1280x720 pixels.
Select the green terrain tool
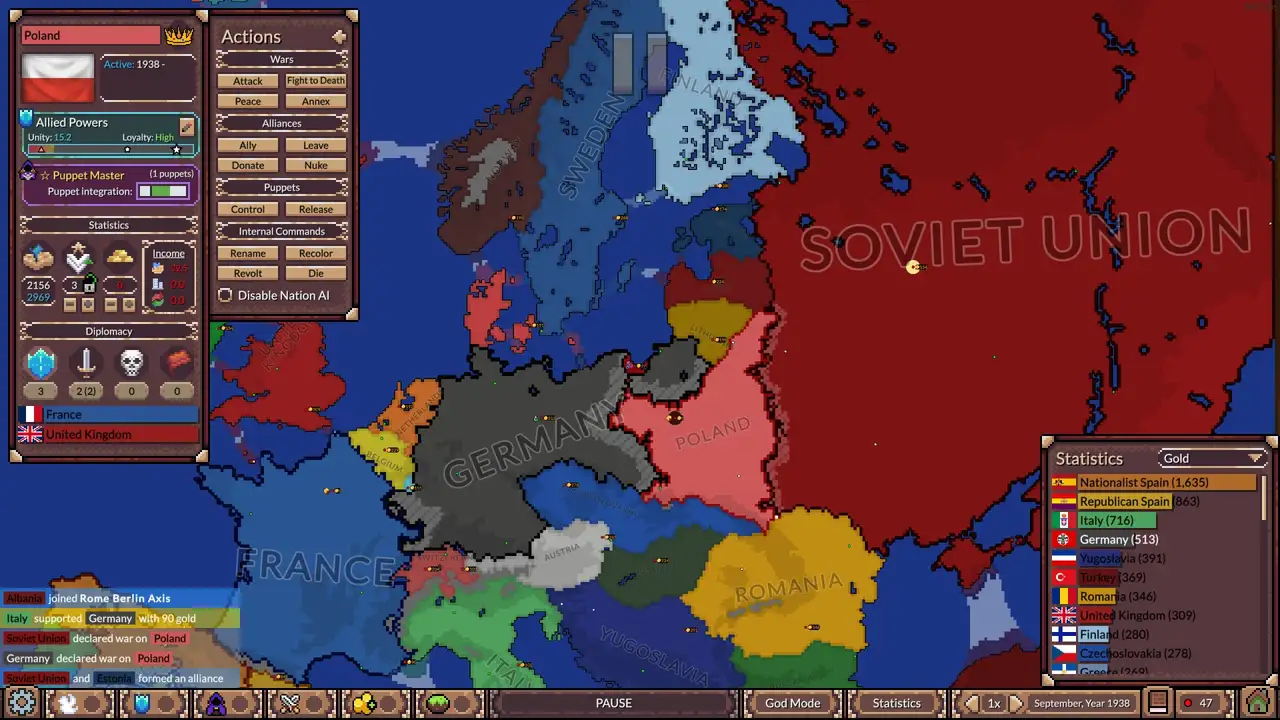click(437, 703)
